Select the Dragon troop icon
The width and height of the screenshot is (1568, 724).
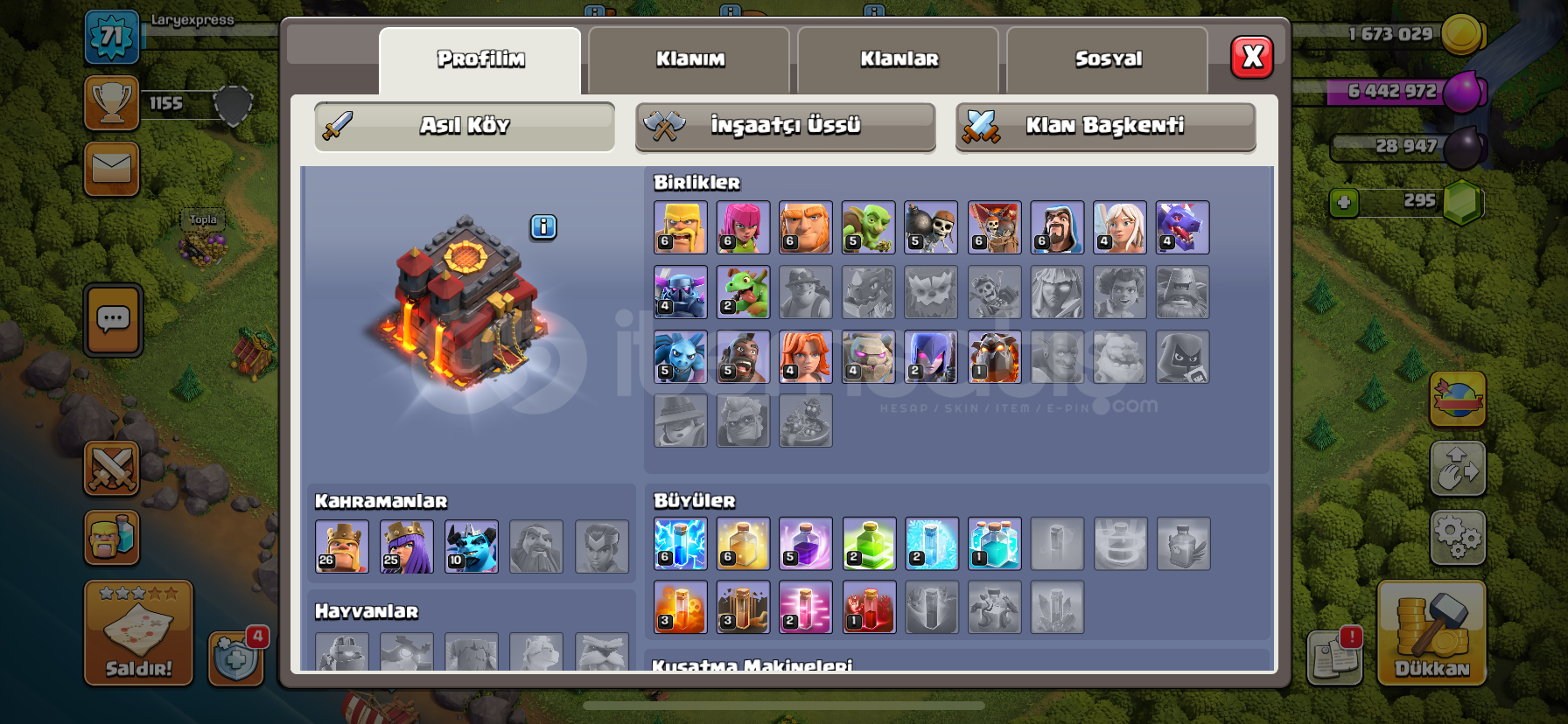[1183, 227]
